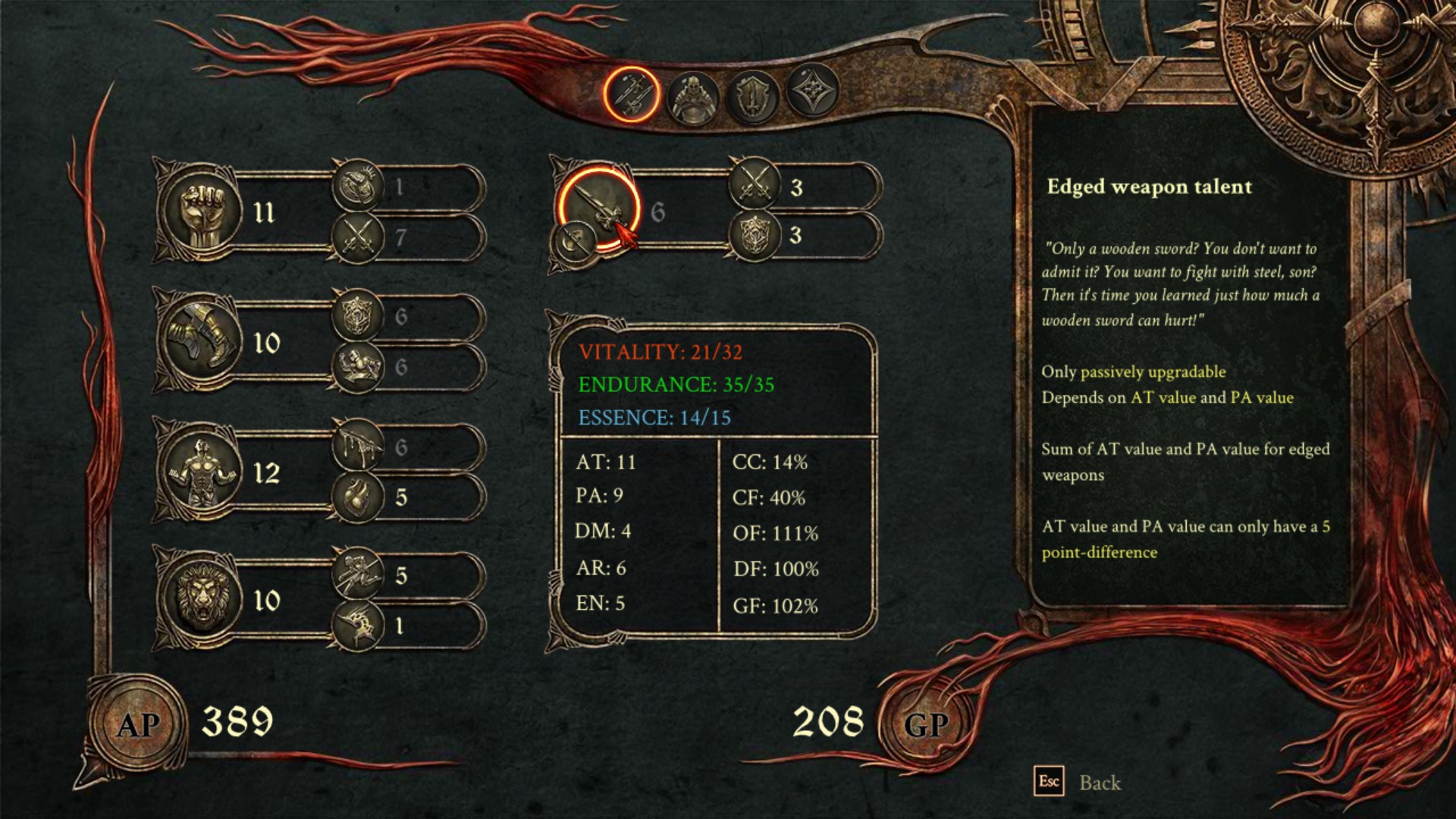Select the heart stat icon

(x=359, y=497)
